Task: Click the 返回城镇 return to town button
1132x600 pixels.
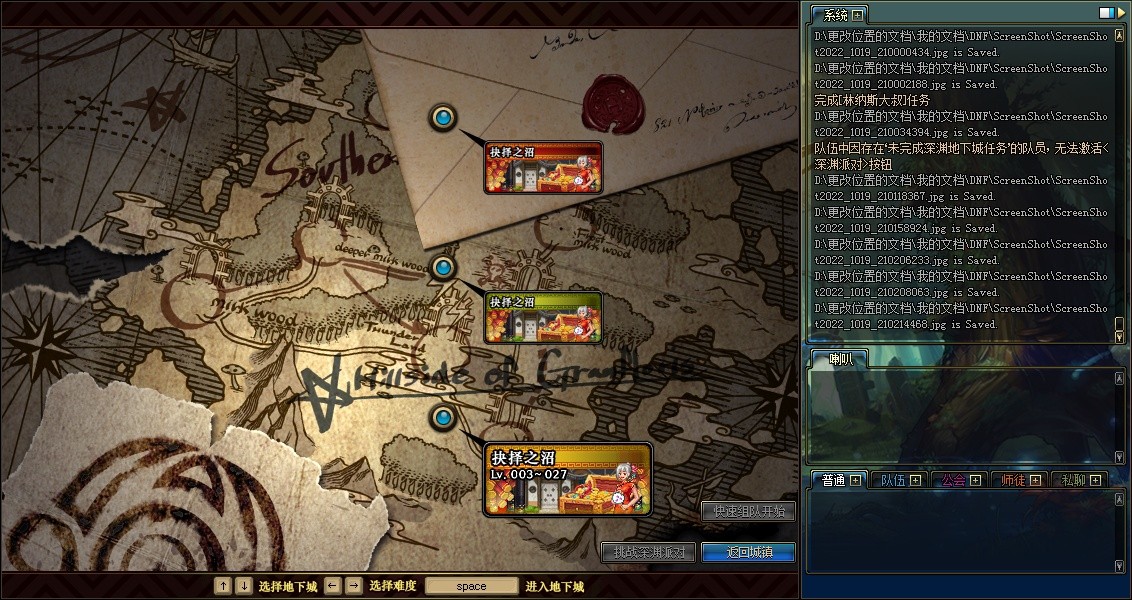Action: coord(748,552)
